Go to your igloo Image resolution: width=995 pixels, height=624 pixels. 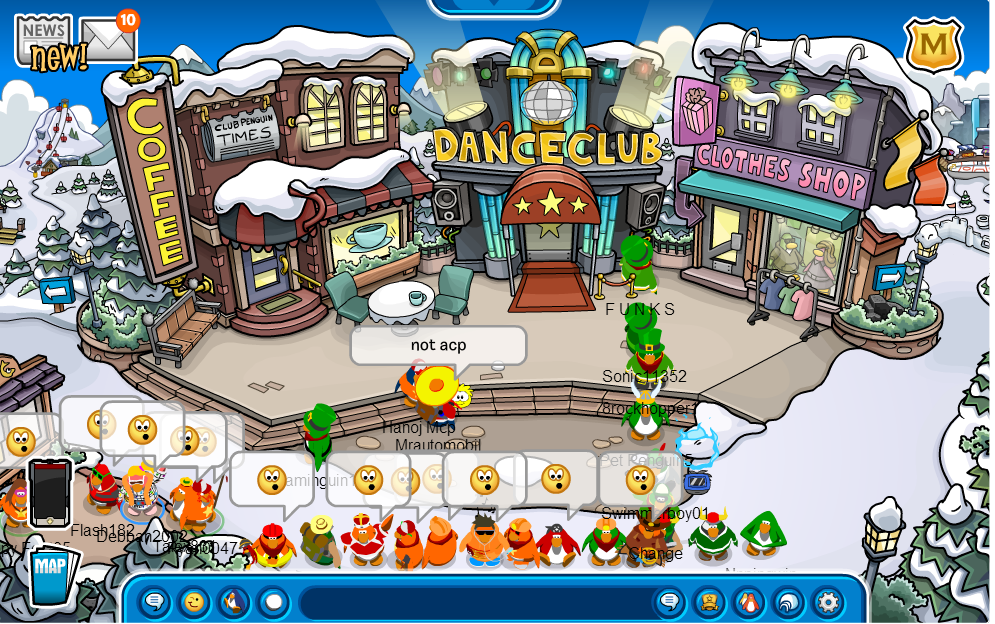pyautogui.click(x=788, y=602)
